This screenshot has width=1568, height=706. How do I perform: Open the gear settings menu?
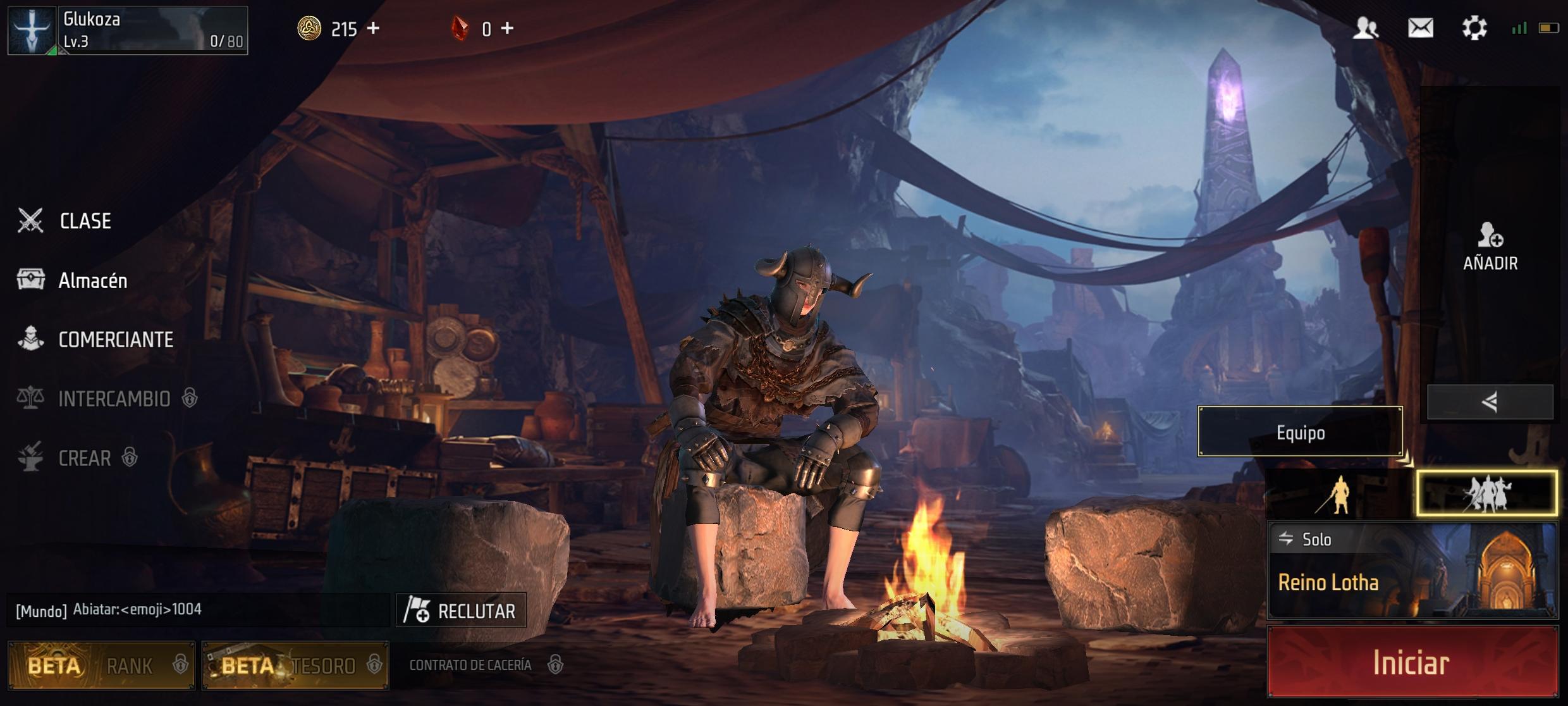tap(1474, 28)
